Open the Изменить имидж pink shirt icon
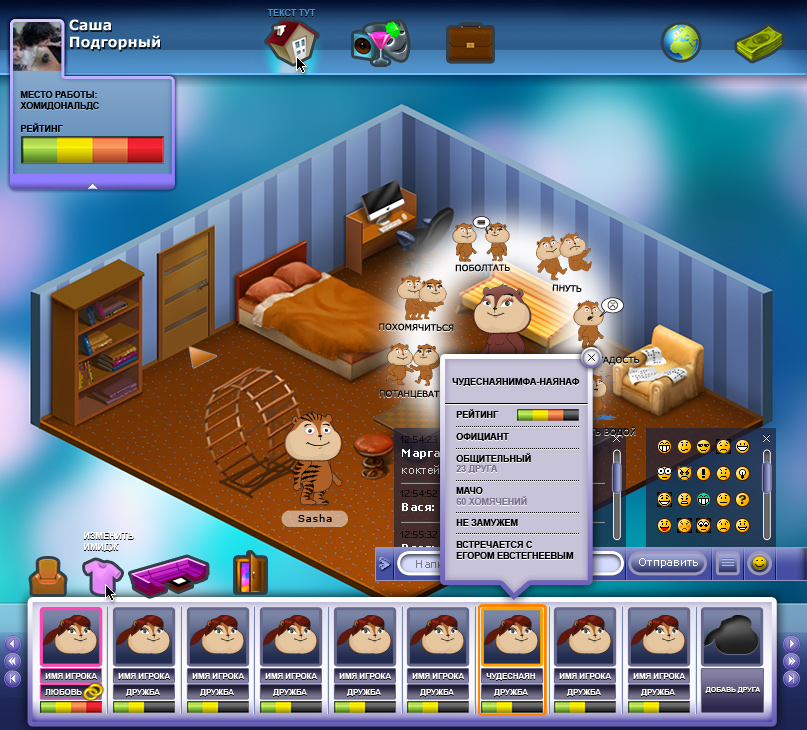The image size is (807, 730). 100,575
